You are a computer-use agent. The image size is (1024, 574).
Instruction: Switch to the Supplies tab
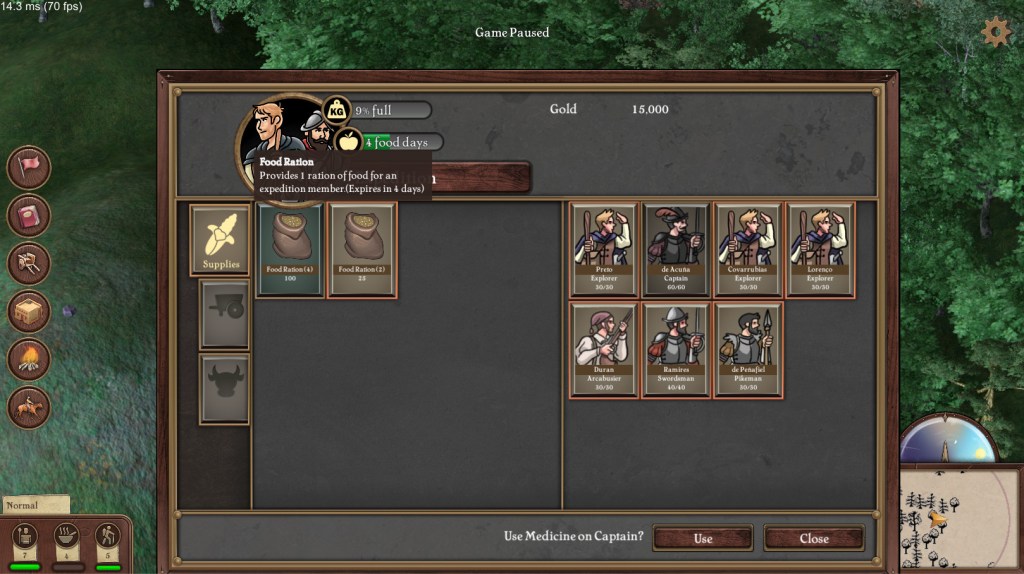point(220,240)
